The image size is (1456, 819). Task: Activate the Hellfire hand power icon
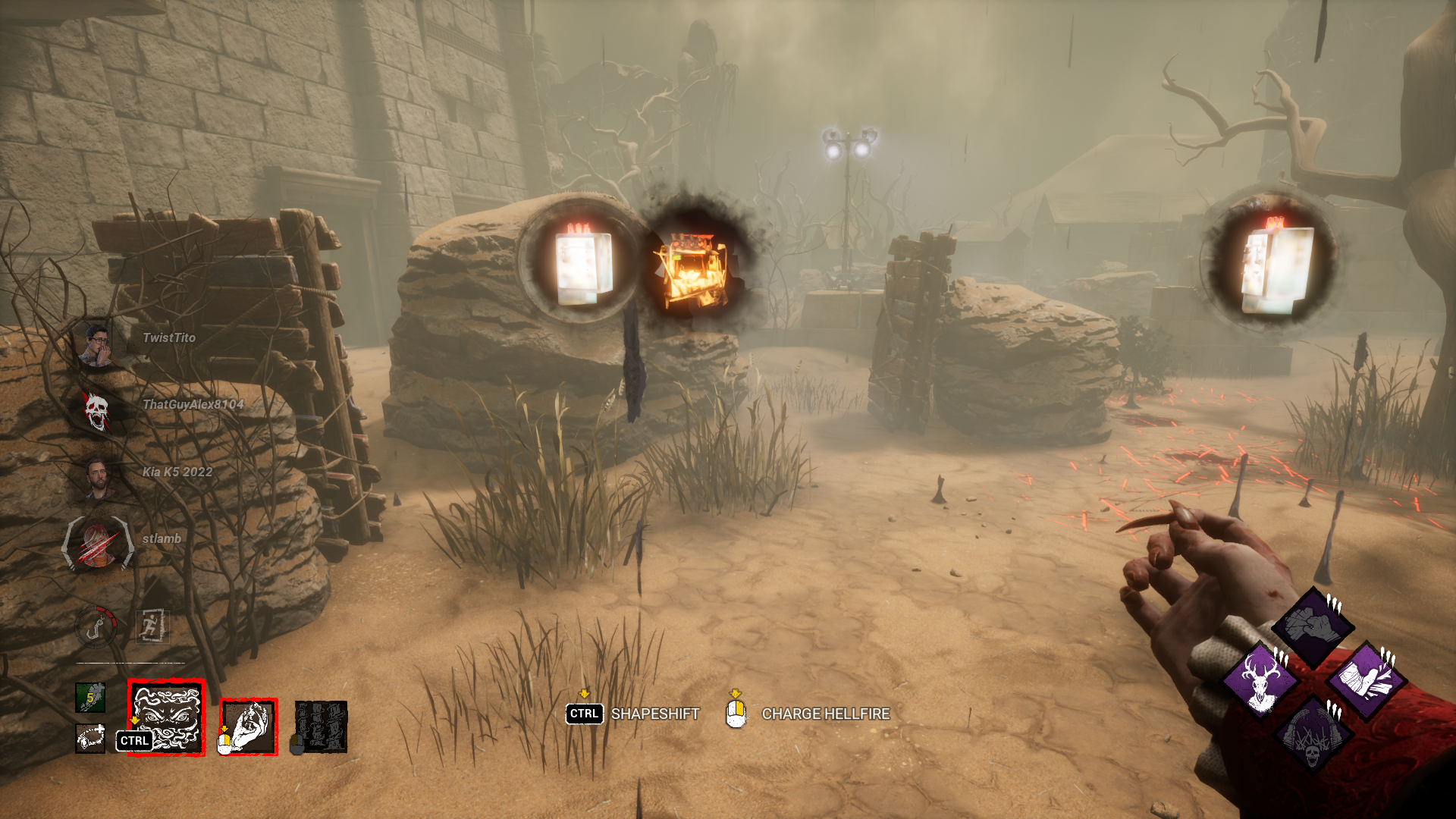(249, 727)
